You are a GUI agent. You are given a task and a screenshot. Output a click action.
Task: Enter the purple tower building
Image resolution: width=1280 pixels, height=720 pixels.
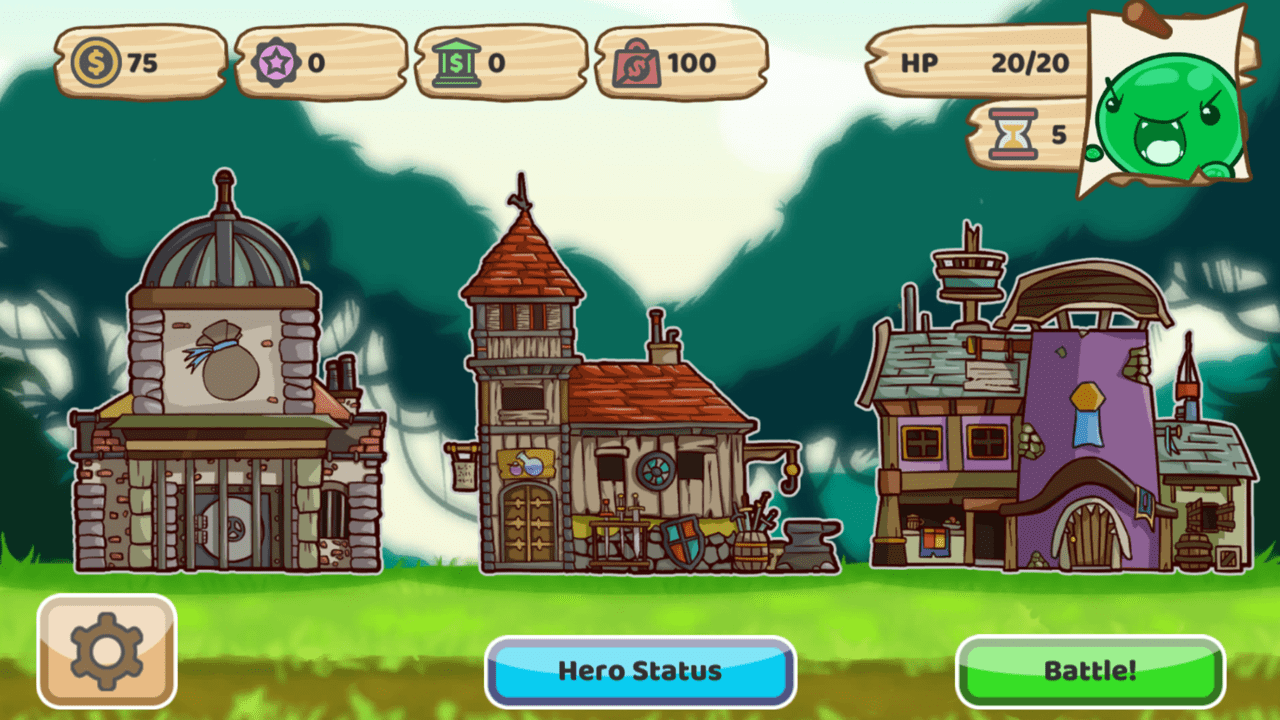click(x=1060, y=430)
